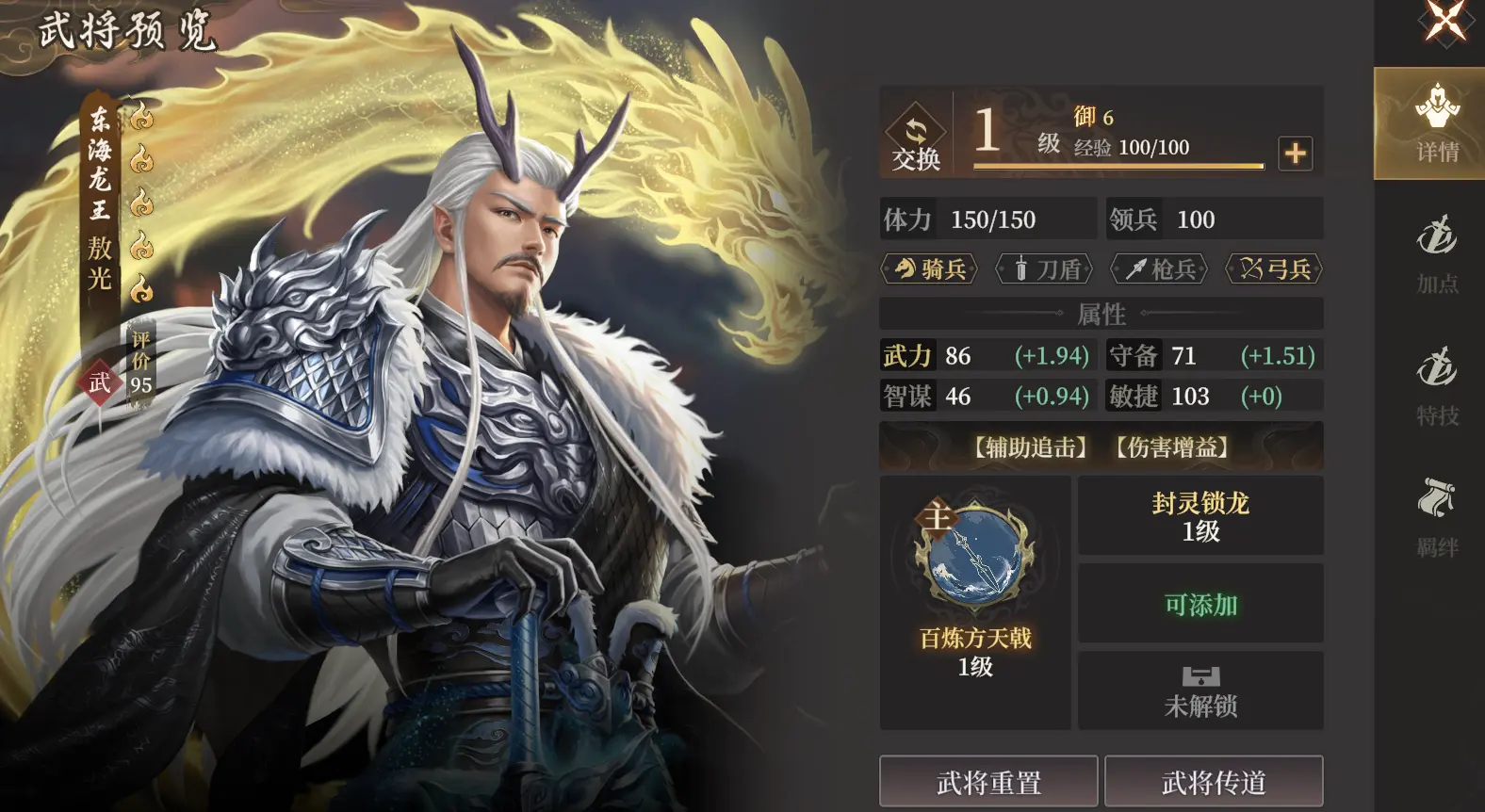
Task: Click the red 武 rating seal
Action: [100, 382]
